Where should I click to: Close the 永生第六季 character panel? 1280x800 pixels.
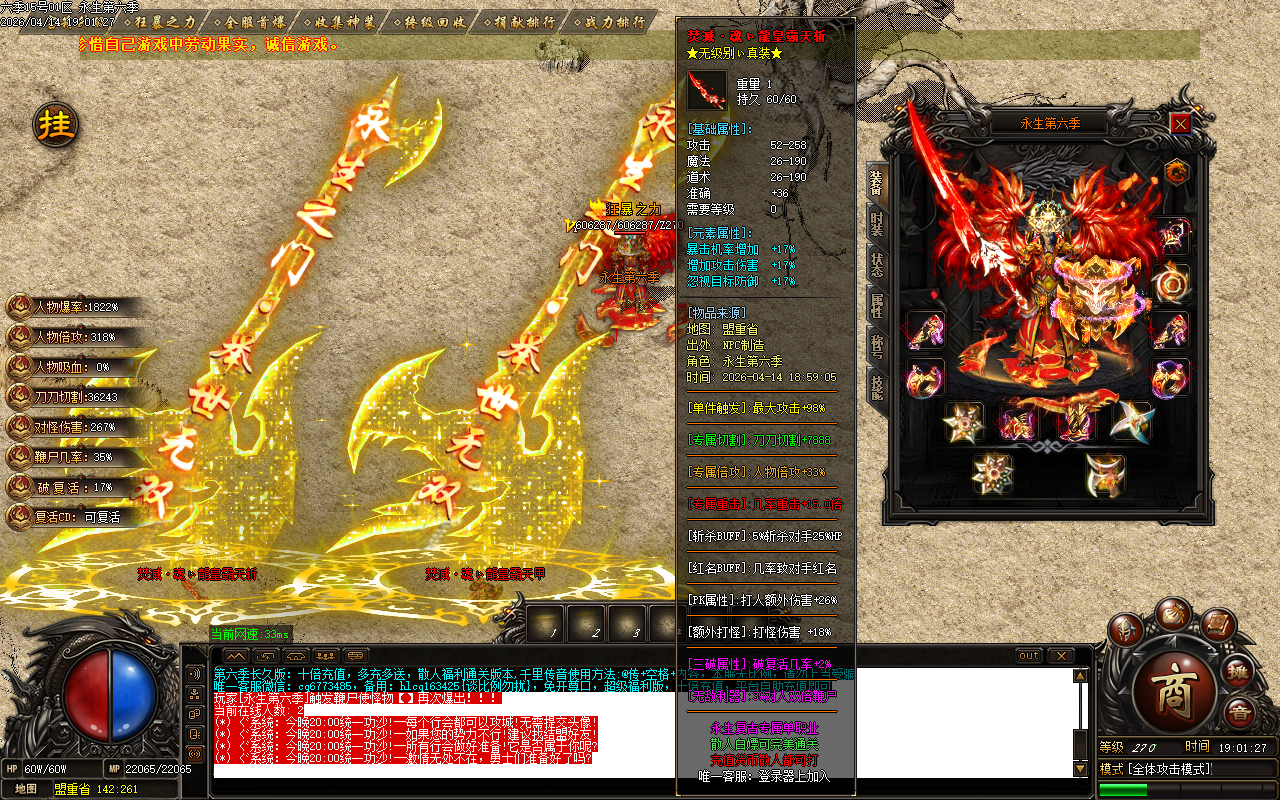1181,123
